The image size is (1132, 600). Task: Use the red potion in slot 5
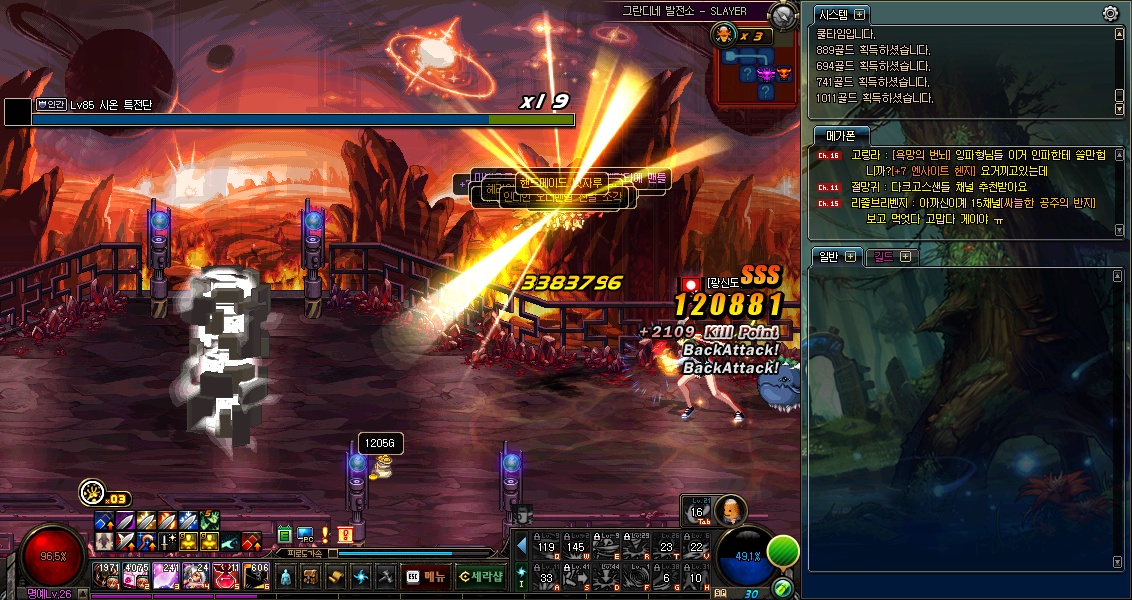click(x=226, y=575)
